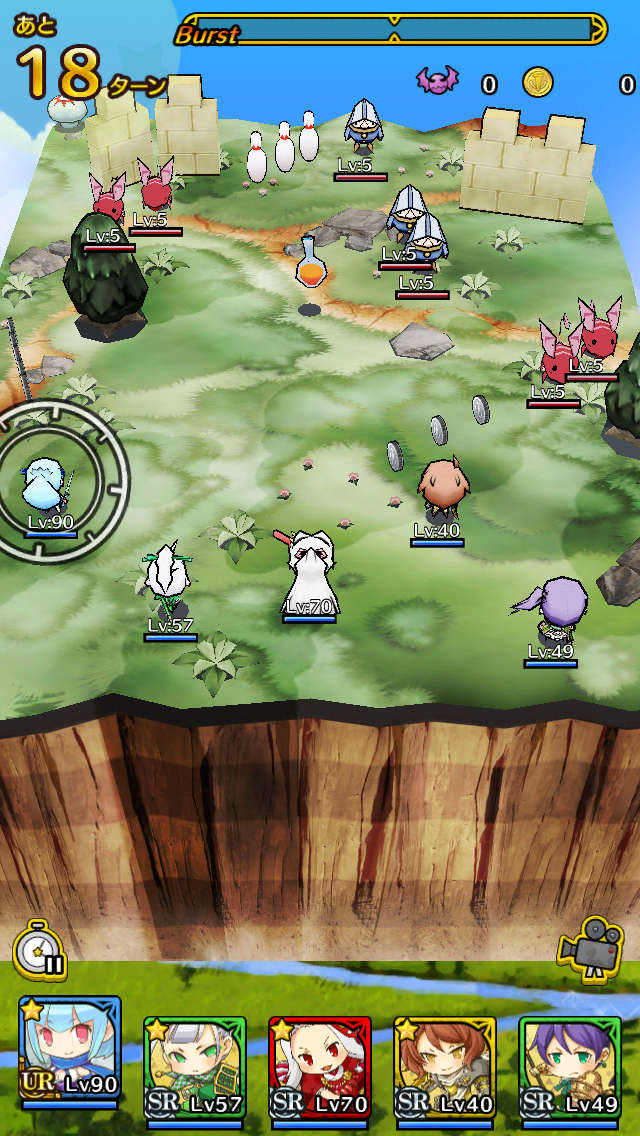The height and width of the screenshot is (1136, 640).
Task: Pause the game with the stopwatch button
Action: tap(39, 950)
